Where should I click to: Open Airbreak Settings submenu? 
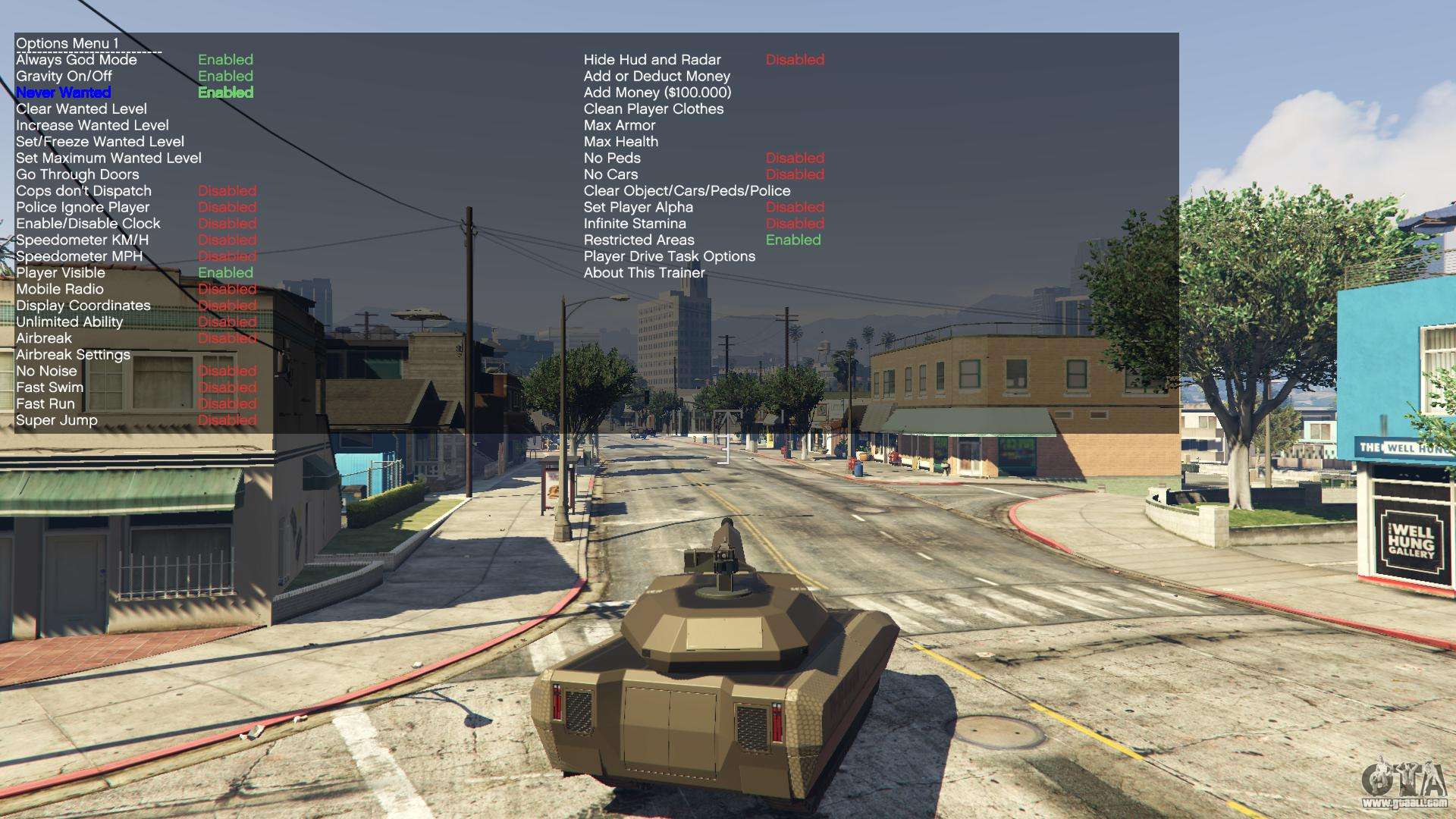[x=72, y=354]
